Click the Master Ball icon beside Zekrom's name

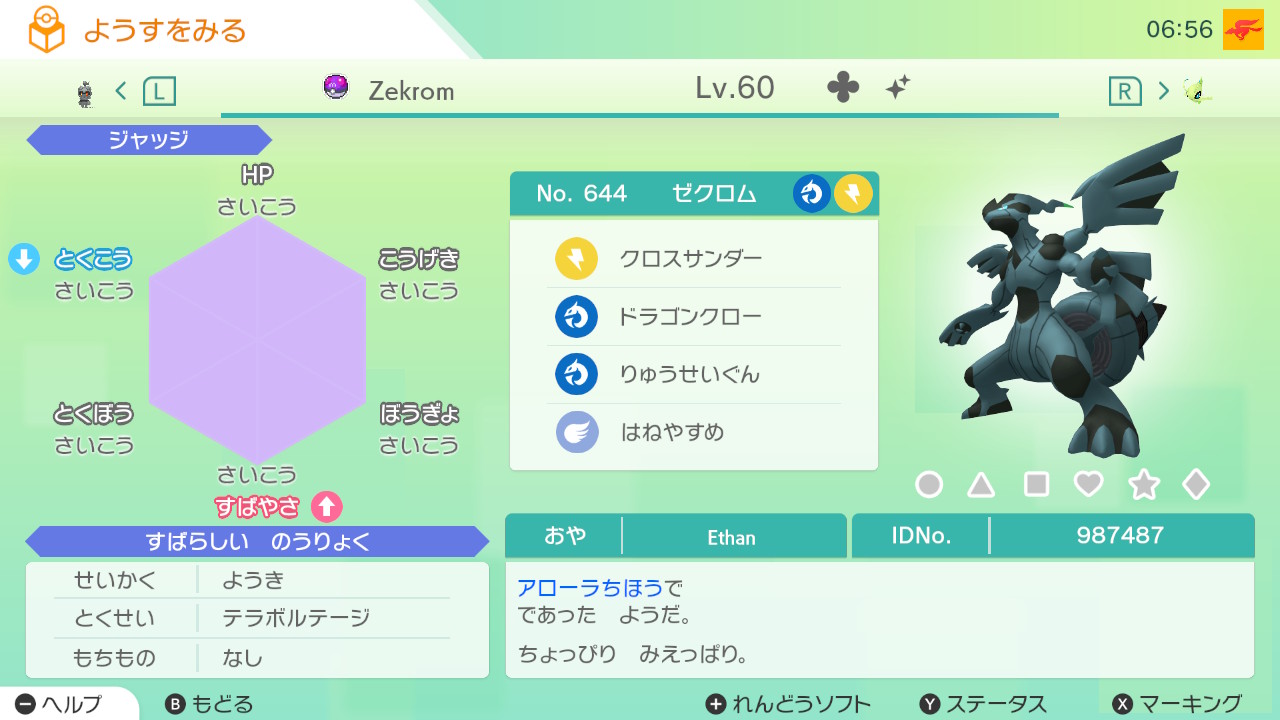tap(336, 89)
